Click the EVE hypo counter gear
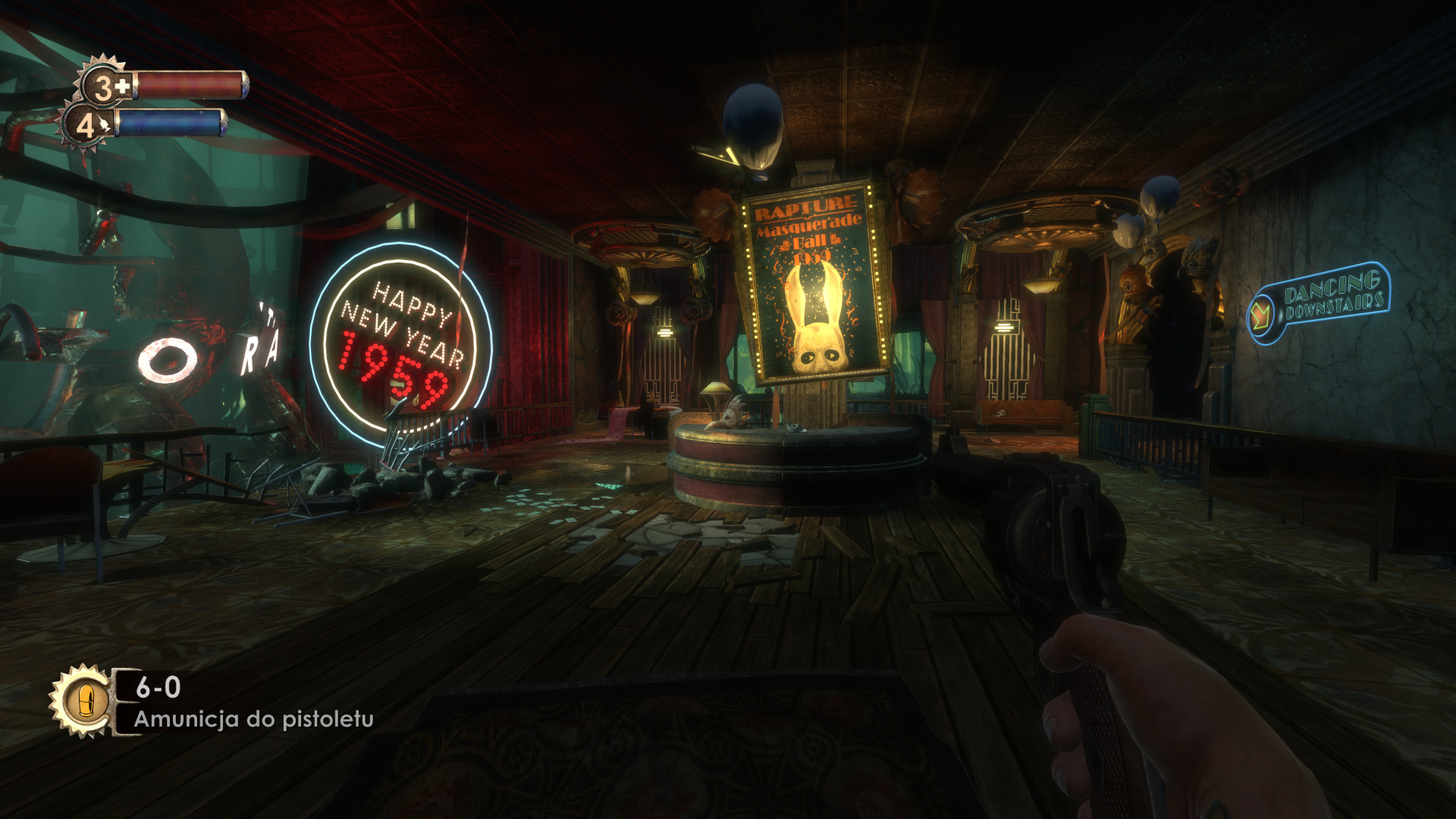 [85, 126]
